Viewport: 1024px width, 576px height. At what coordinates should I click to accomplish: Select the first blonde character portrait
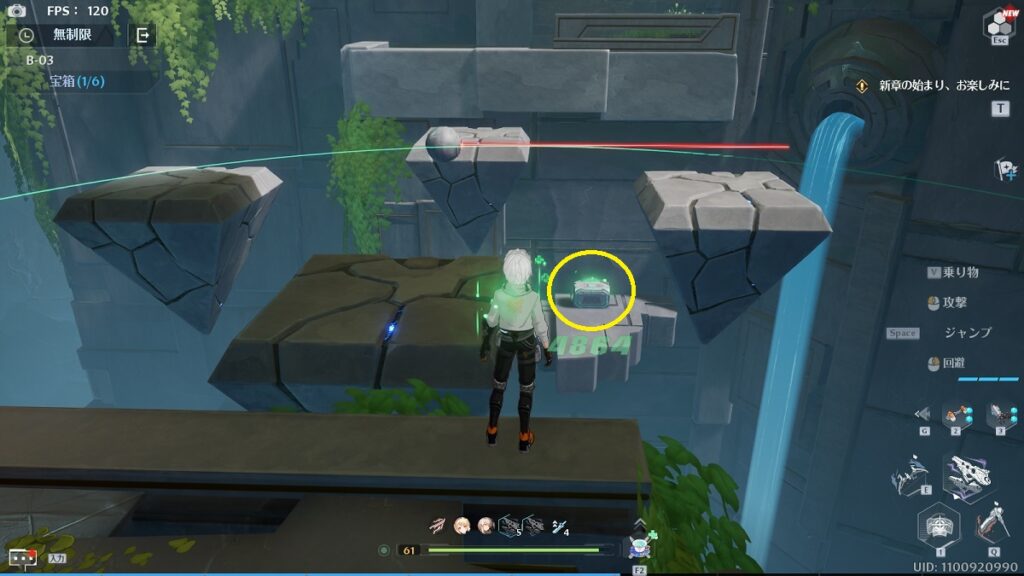point(463,525)
